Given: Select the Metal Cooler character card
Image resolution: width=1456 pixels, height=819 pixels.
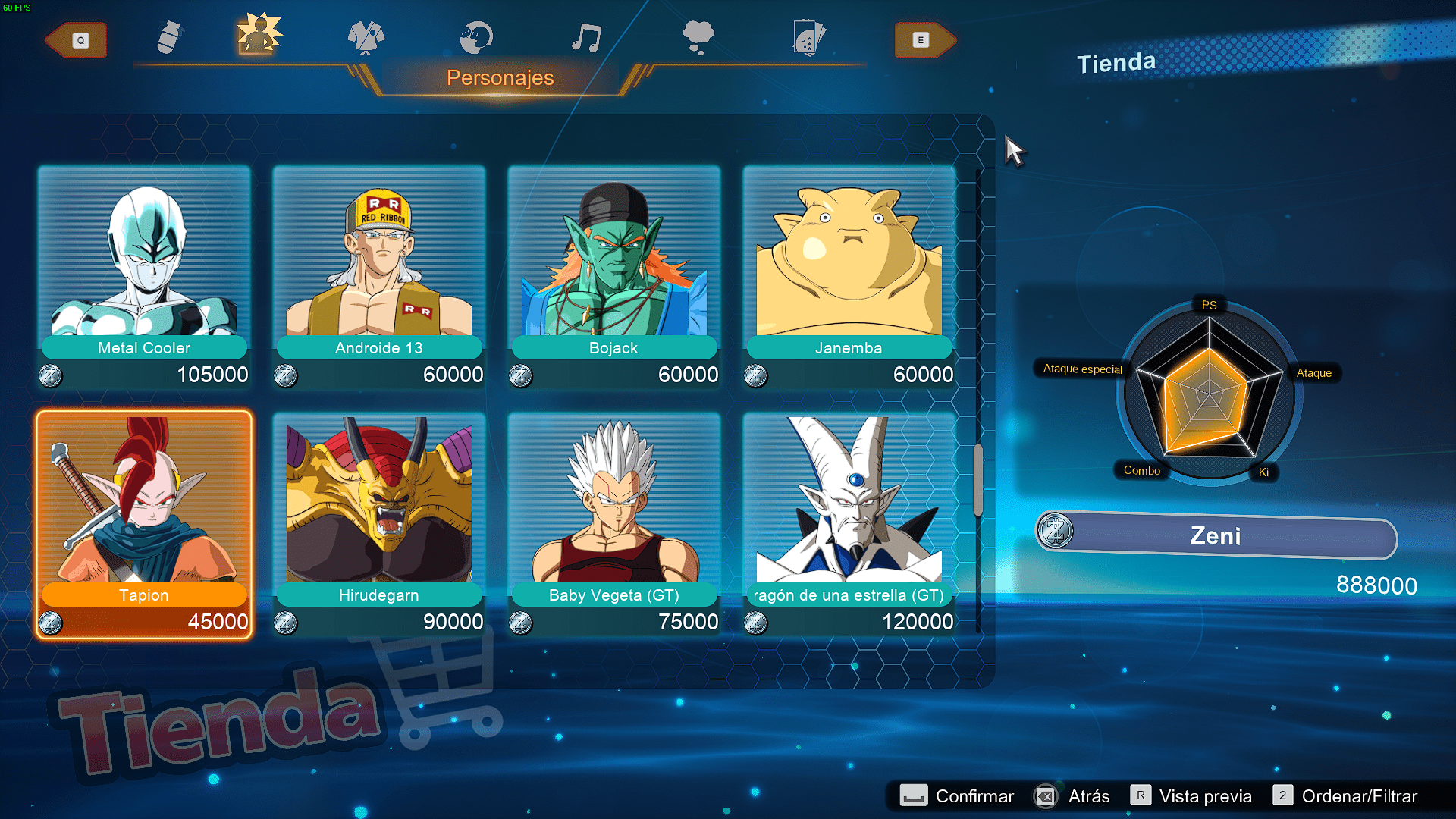Looking at the screenshot, I should (x=144, y=277).
